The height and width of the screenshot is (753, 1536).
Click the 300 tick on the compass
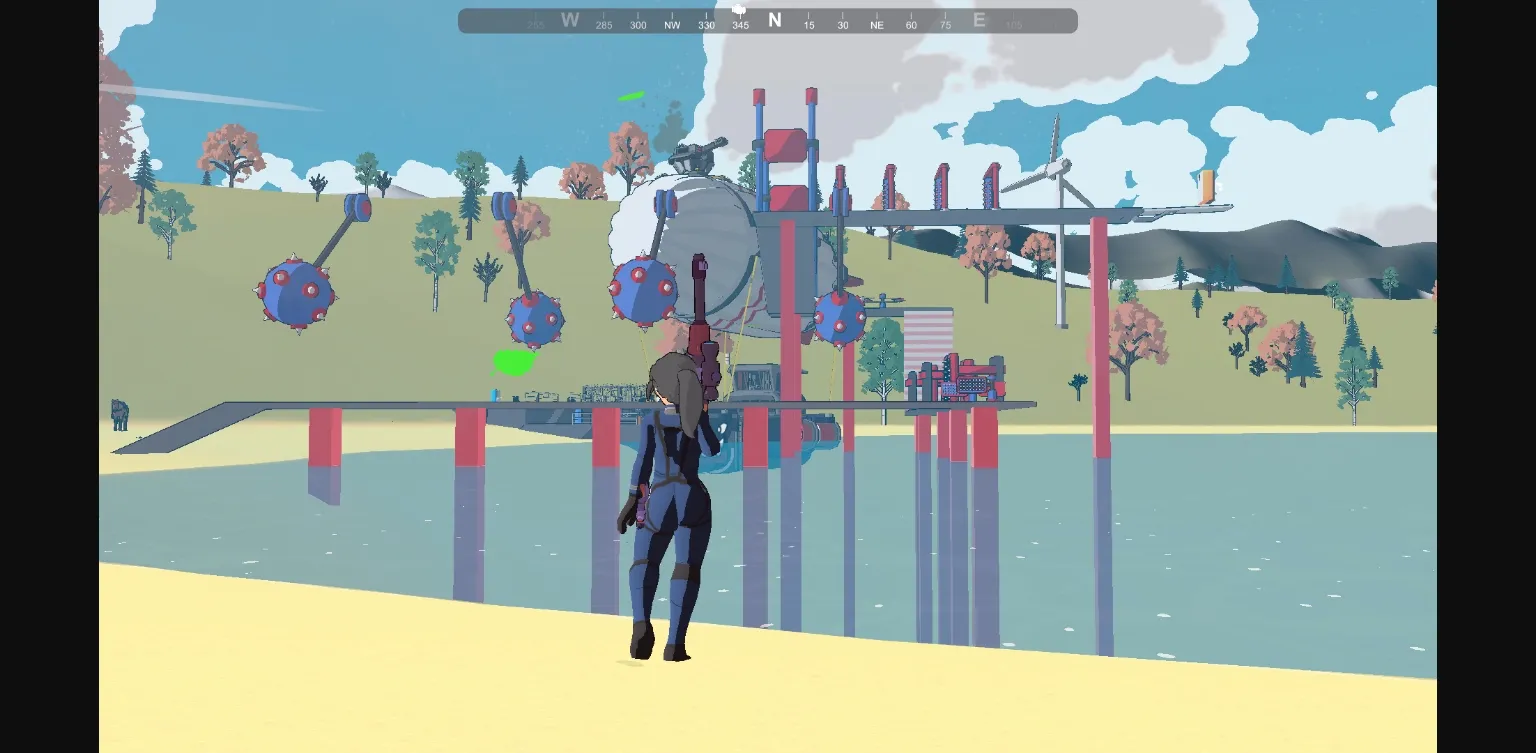(x=637, y=24)
